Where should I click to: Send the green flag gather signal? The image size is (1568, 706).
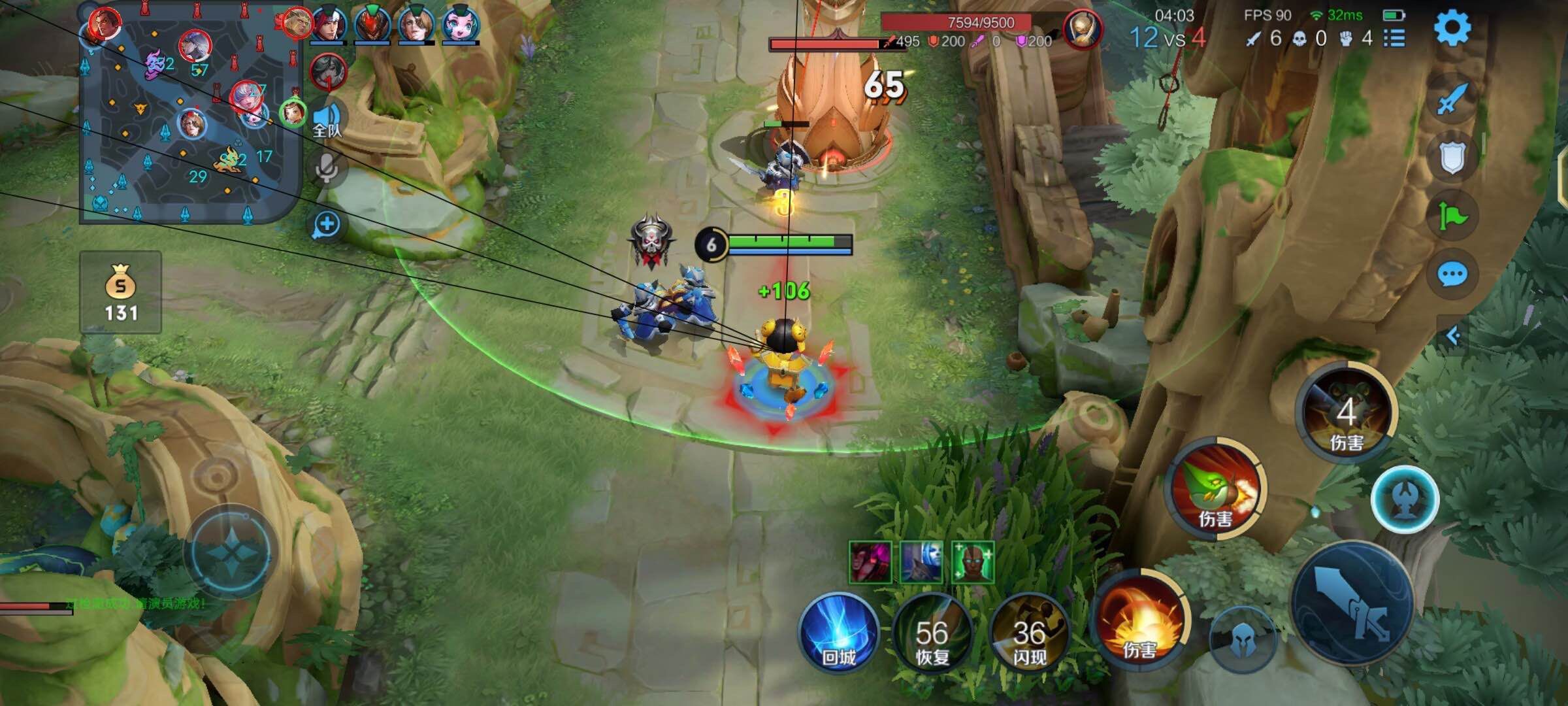pyautogui.click(x=1452, y=216)
